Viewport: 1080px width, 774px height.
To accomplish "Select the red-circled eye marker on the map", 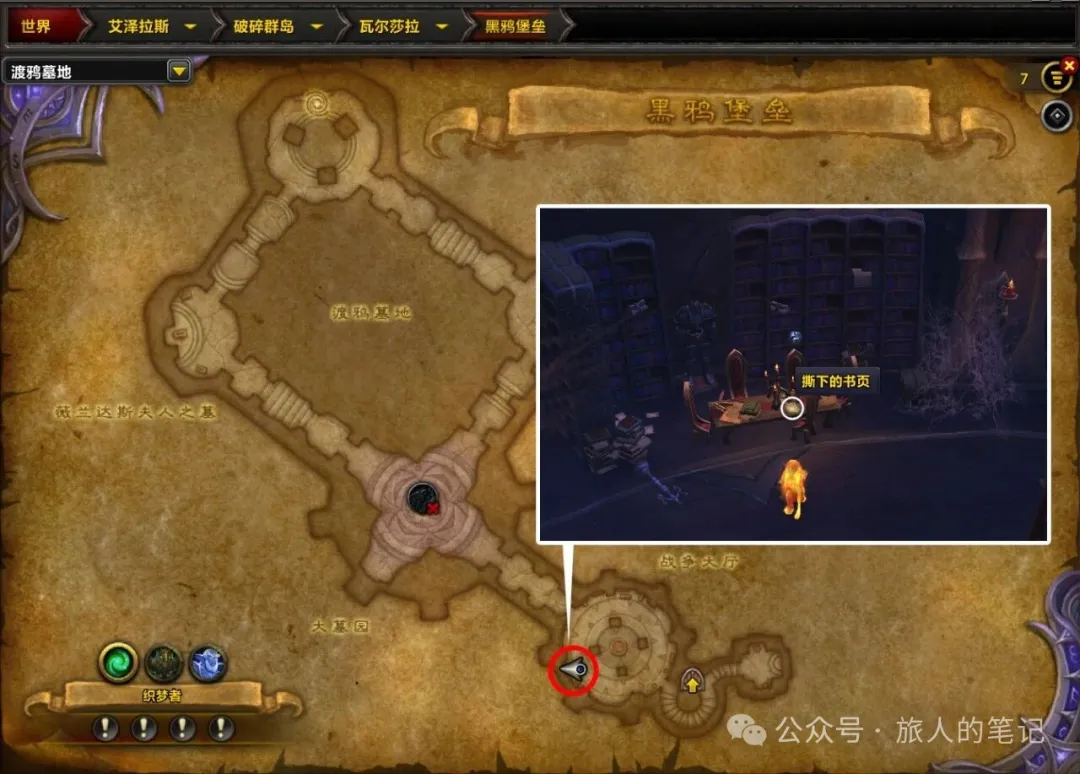I will pos(573,671).
